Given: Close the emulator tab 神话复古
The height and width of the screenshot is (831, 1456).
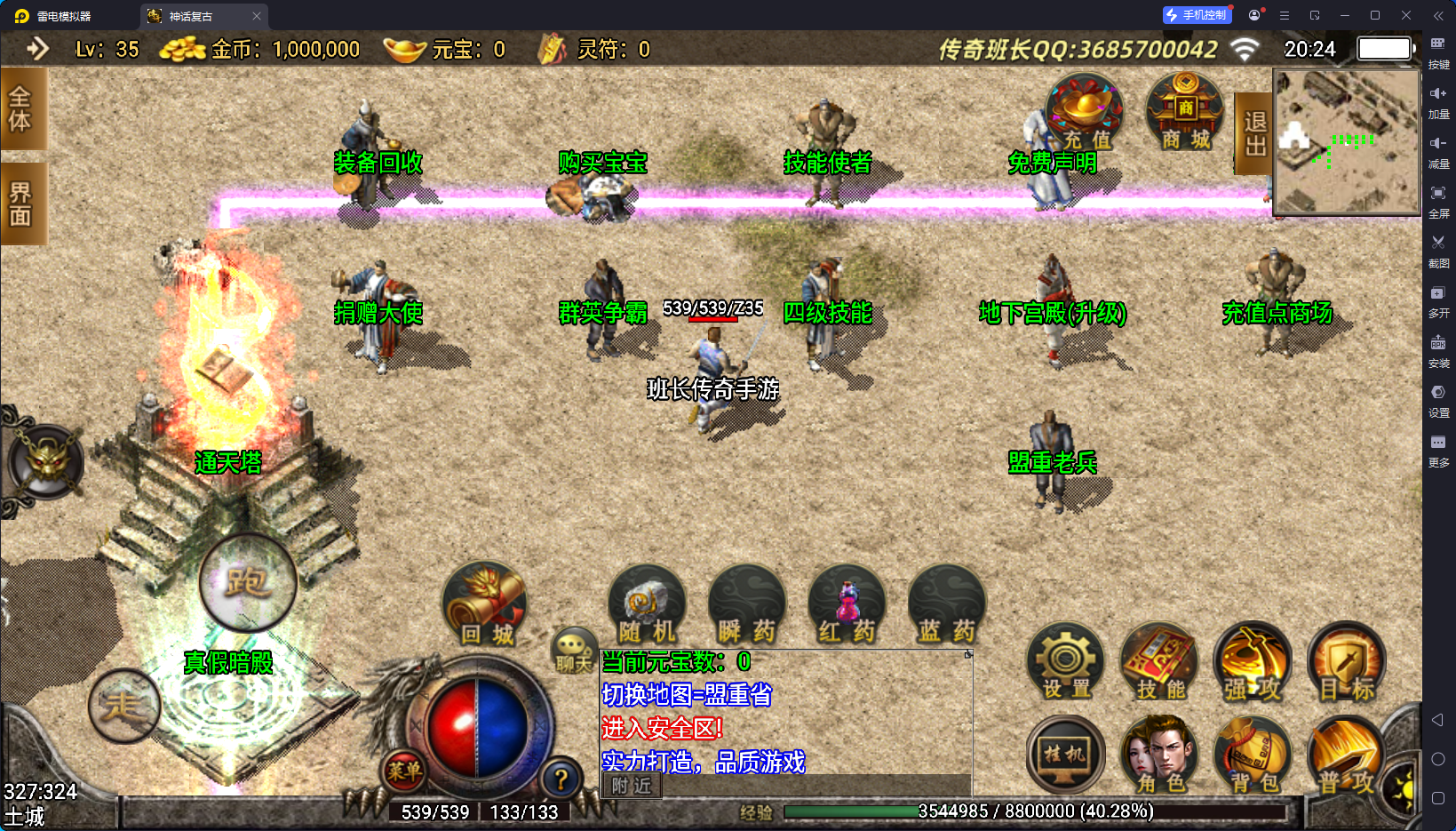Looking at the screenshot, I should pyautogui.click(x=257, y=16).
